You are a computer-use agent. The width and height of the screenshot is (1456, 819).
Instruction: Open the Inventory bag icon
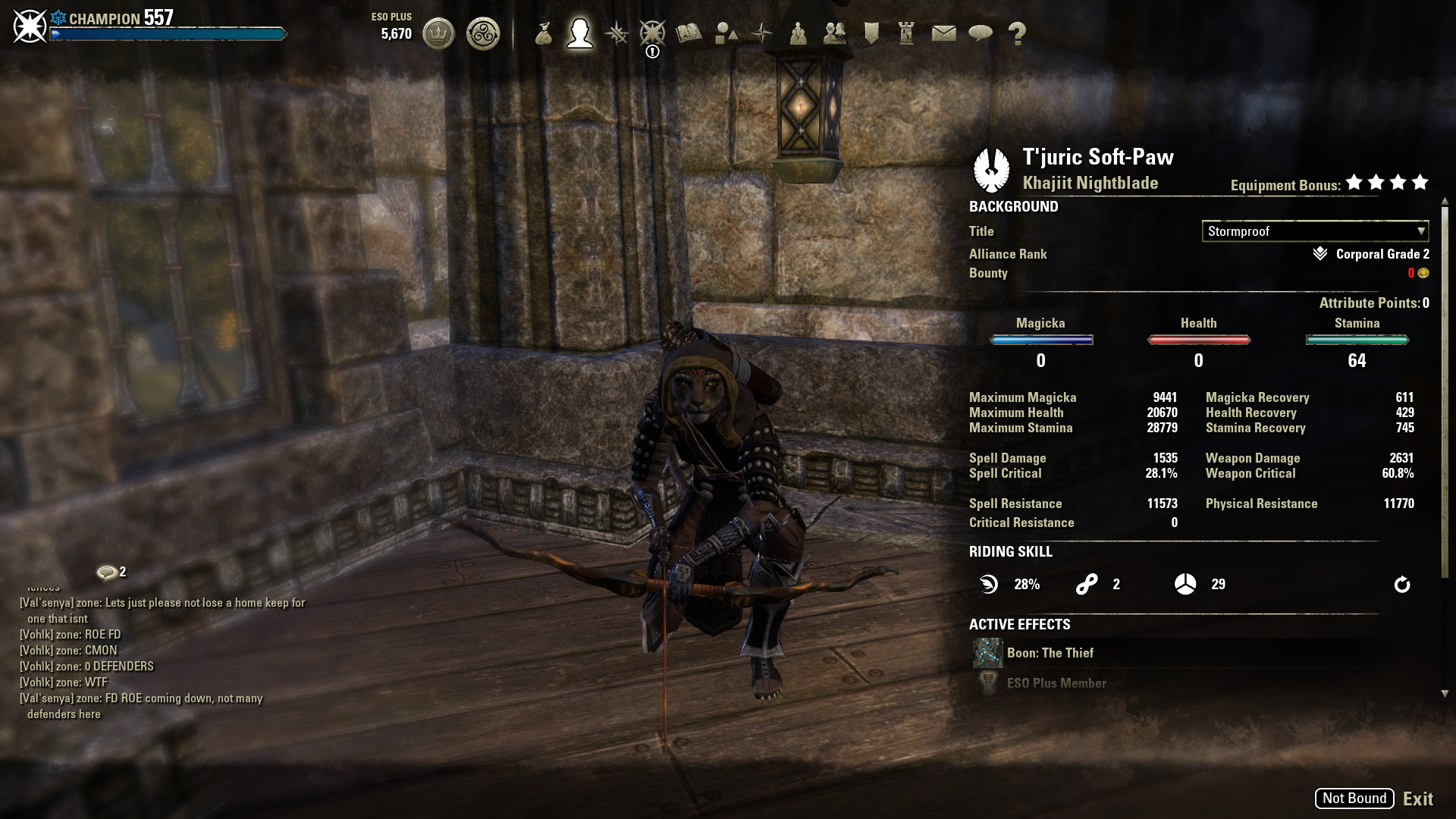coord(543,33)
